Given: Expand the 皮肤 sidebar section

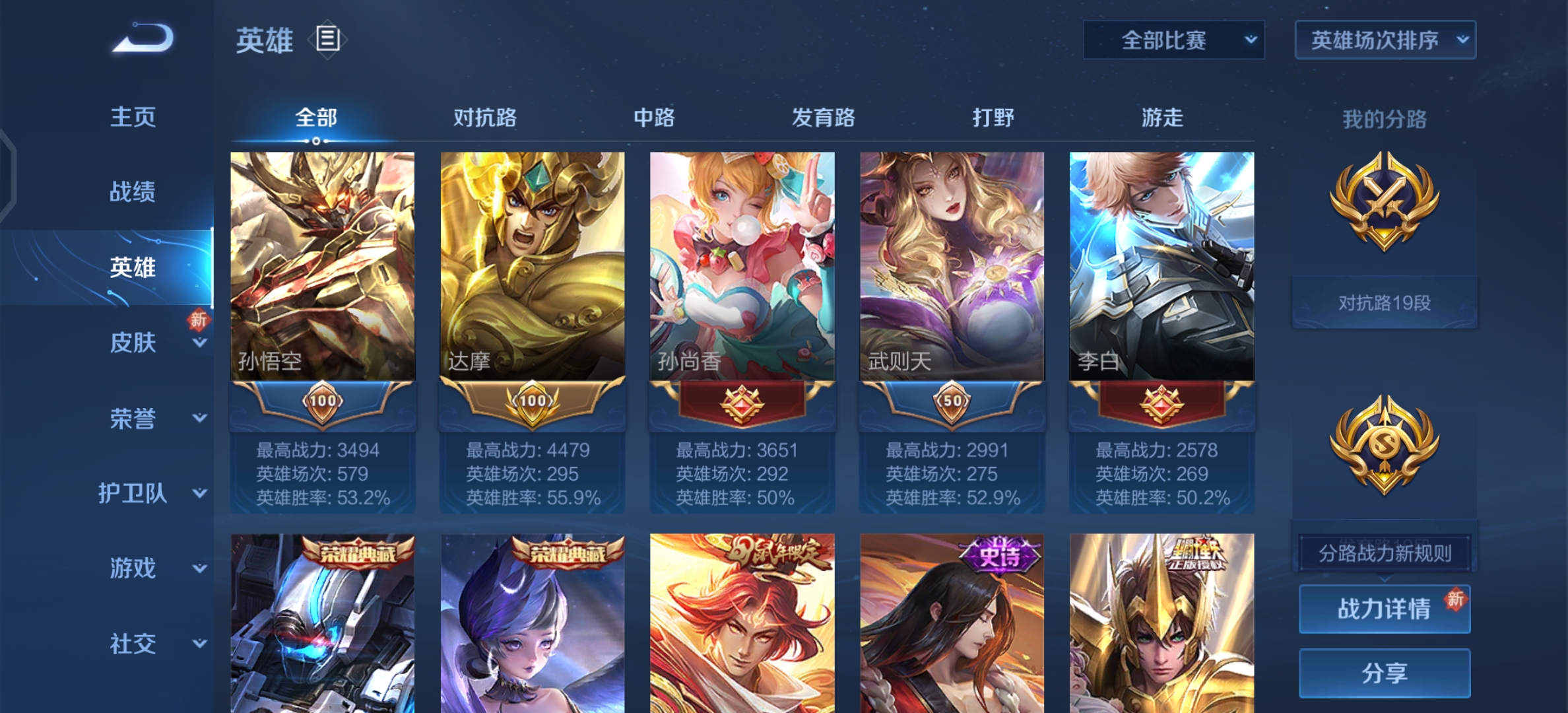Looking at the screenshot, I should pos(134,343).
